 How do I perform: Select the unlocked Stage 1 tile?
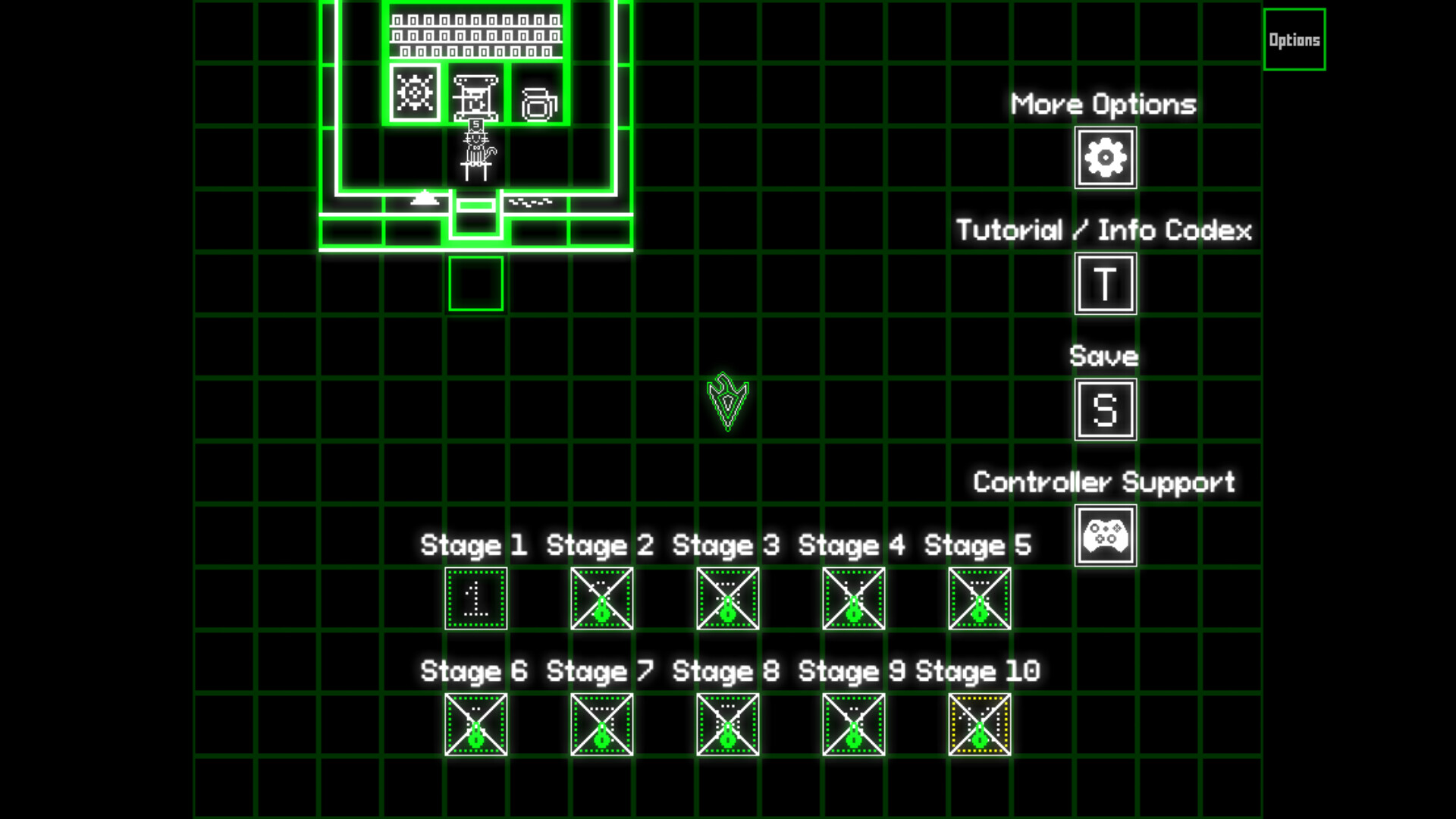474,598
